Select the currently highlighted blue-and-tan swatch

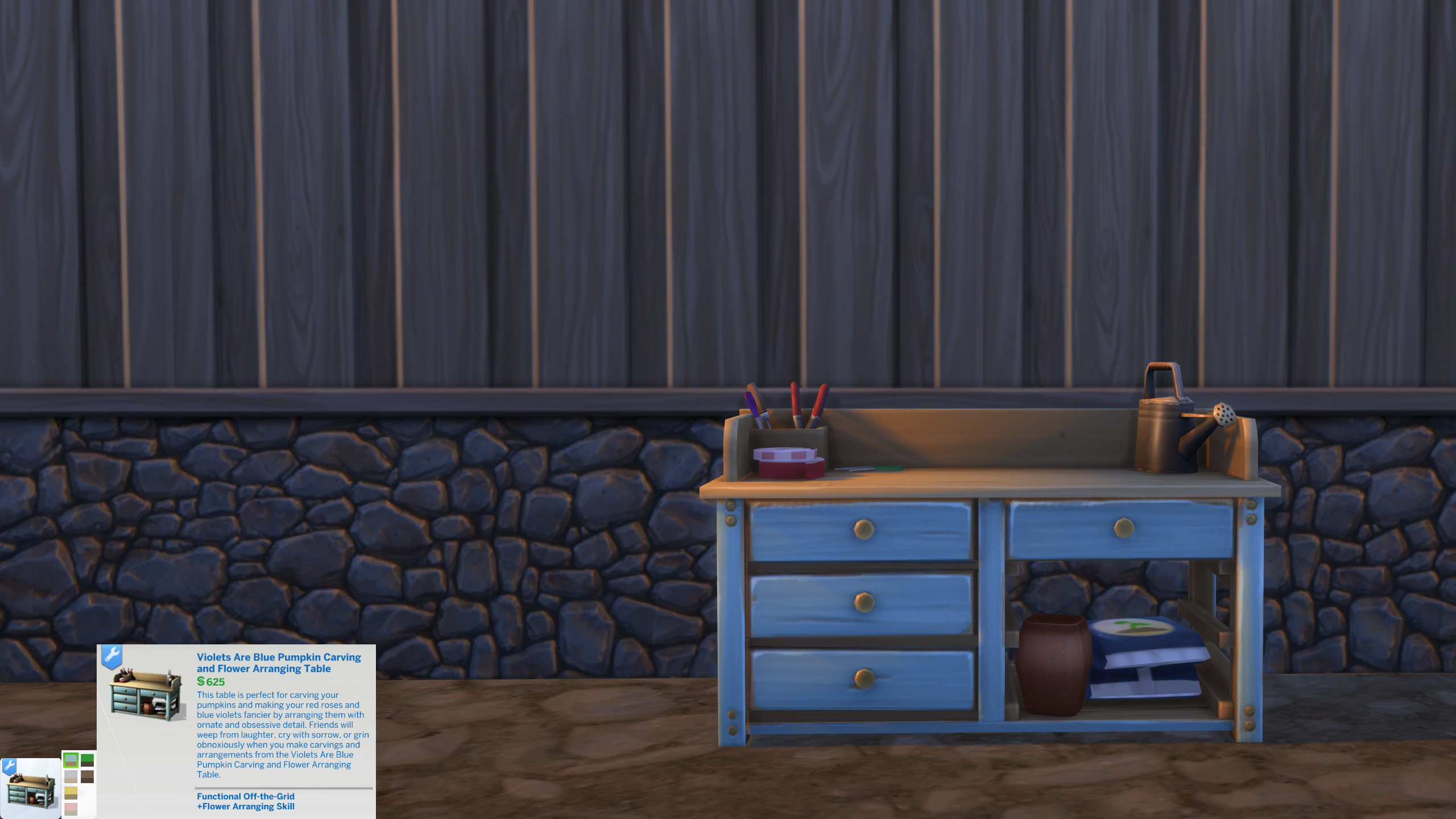pyautogui.click(x=71, y=760)
